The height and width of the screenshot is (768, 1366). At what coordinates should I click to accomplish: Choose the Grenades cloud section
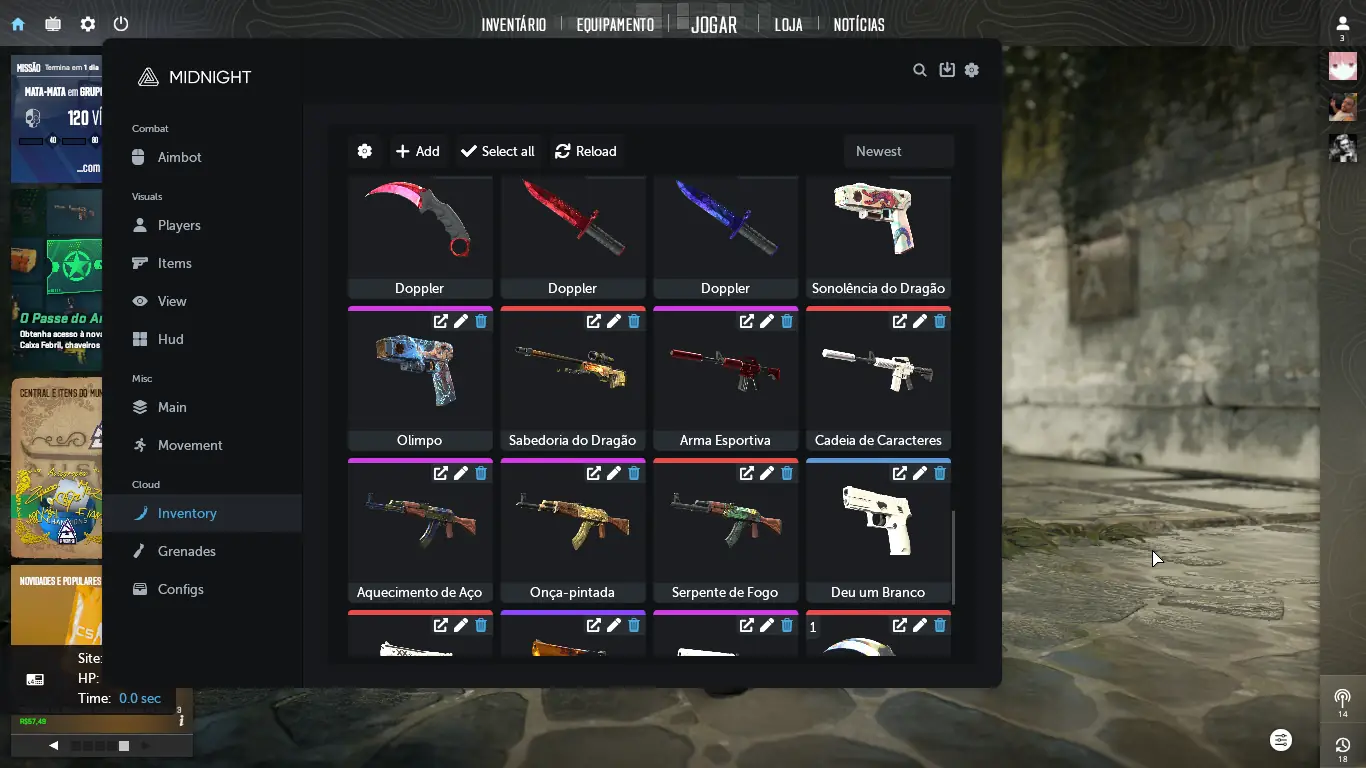click(x=186, y=551)
